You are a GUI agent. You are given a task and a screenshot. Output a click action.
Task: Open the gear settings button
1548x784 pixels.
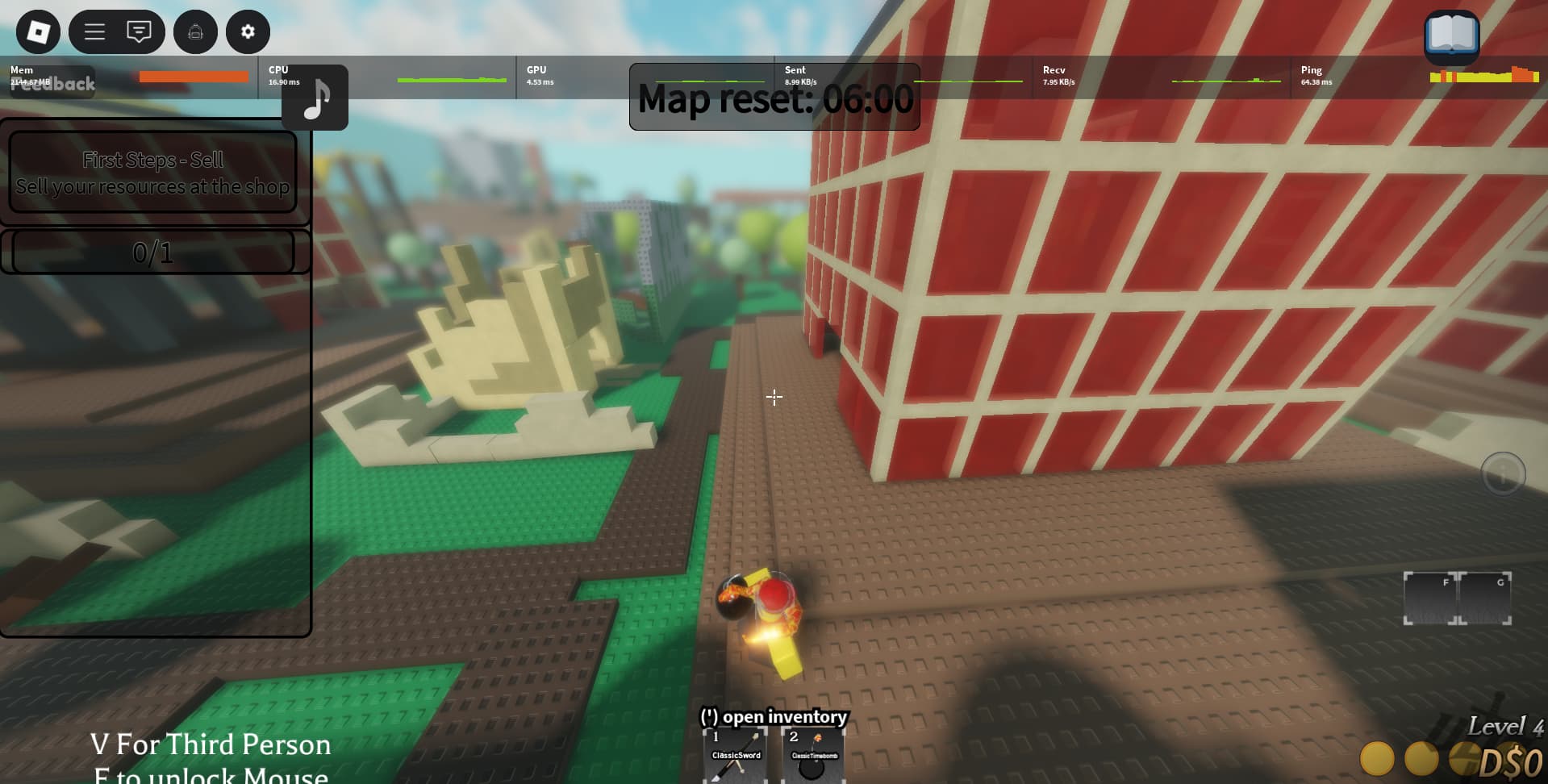pos(248,32)
